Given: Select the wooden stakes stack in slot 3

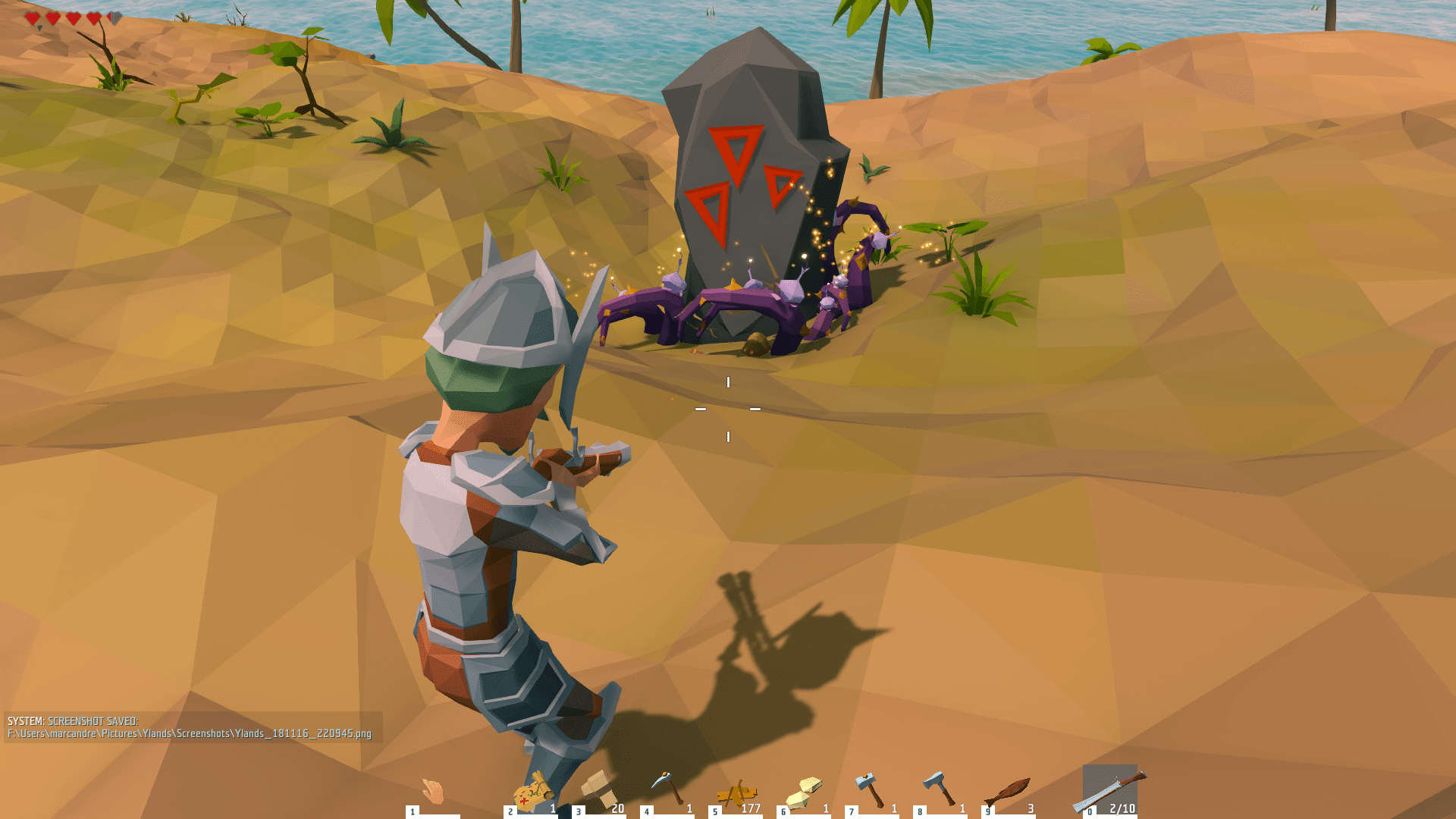Looking at the screenshot, I should pyautogui.click(x=598, y=789).
